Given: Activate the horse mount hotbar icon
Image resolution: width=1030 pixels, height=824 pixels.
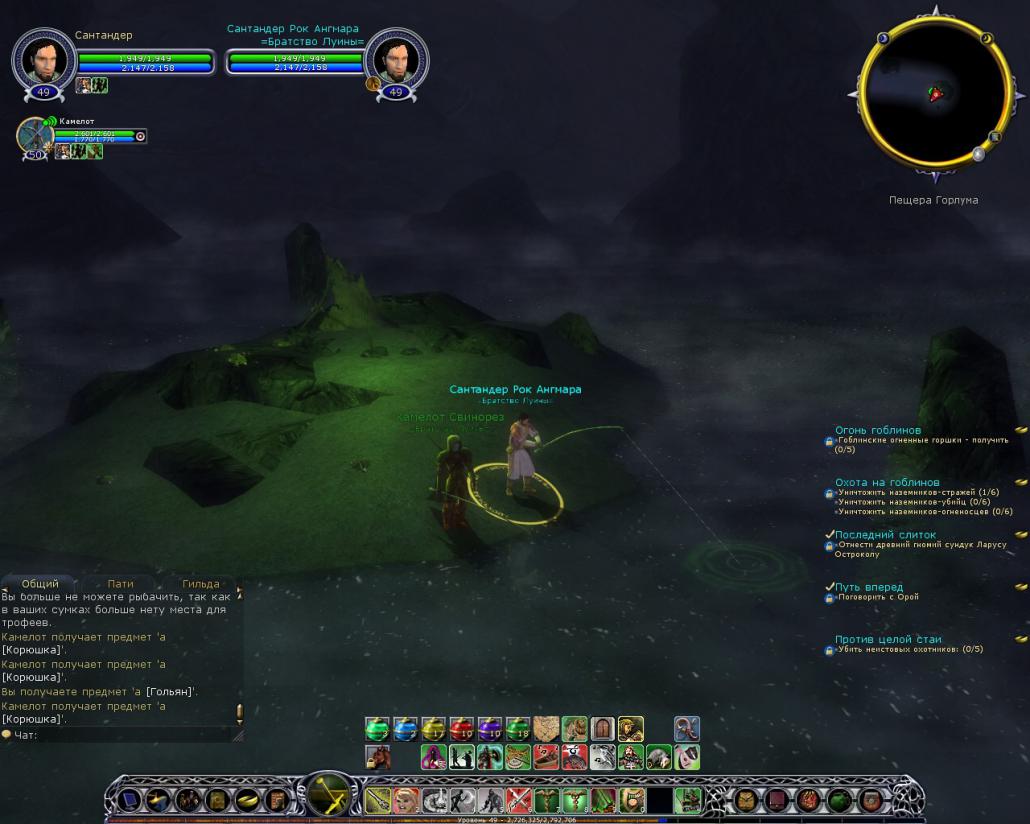Looking at the screenshot, I should (x=377, y=757).
